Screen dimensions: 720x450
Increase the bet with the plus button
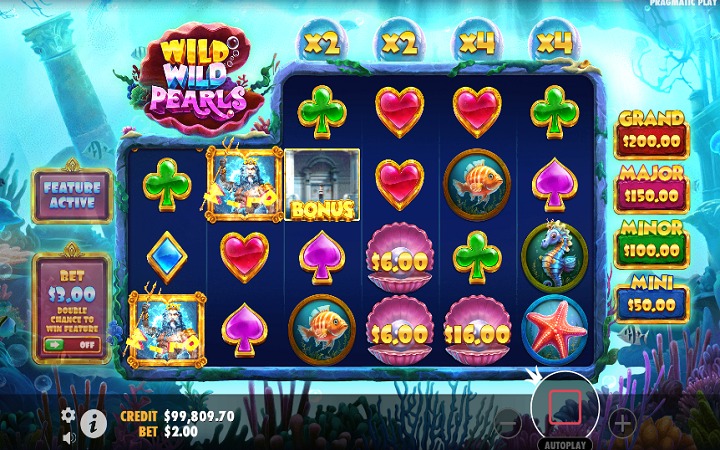point(622,423)
